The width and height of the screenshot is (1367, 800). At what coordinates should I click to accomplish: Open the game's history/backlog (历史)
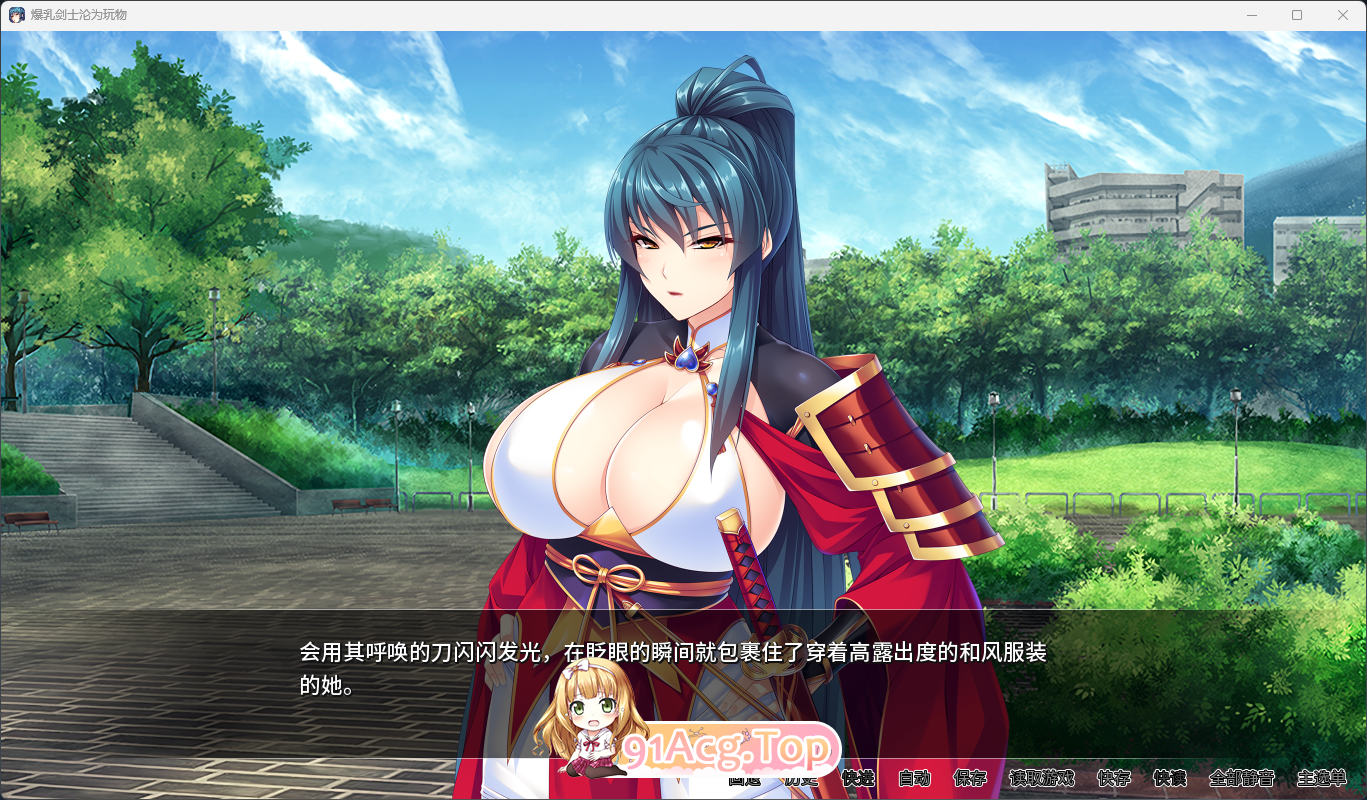click(x=800, y=780)
